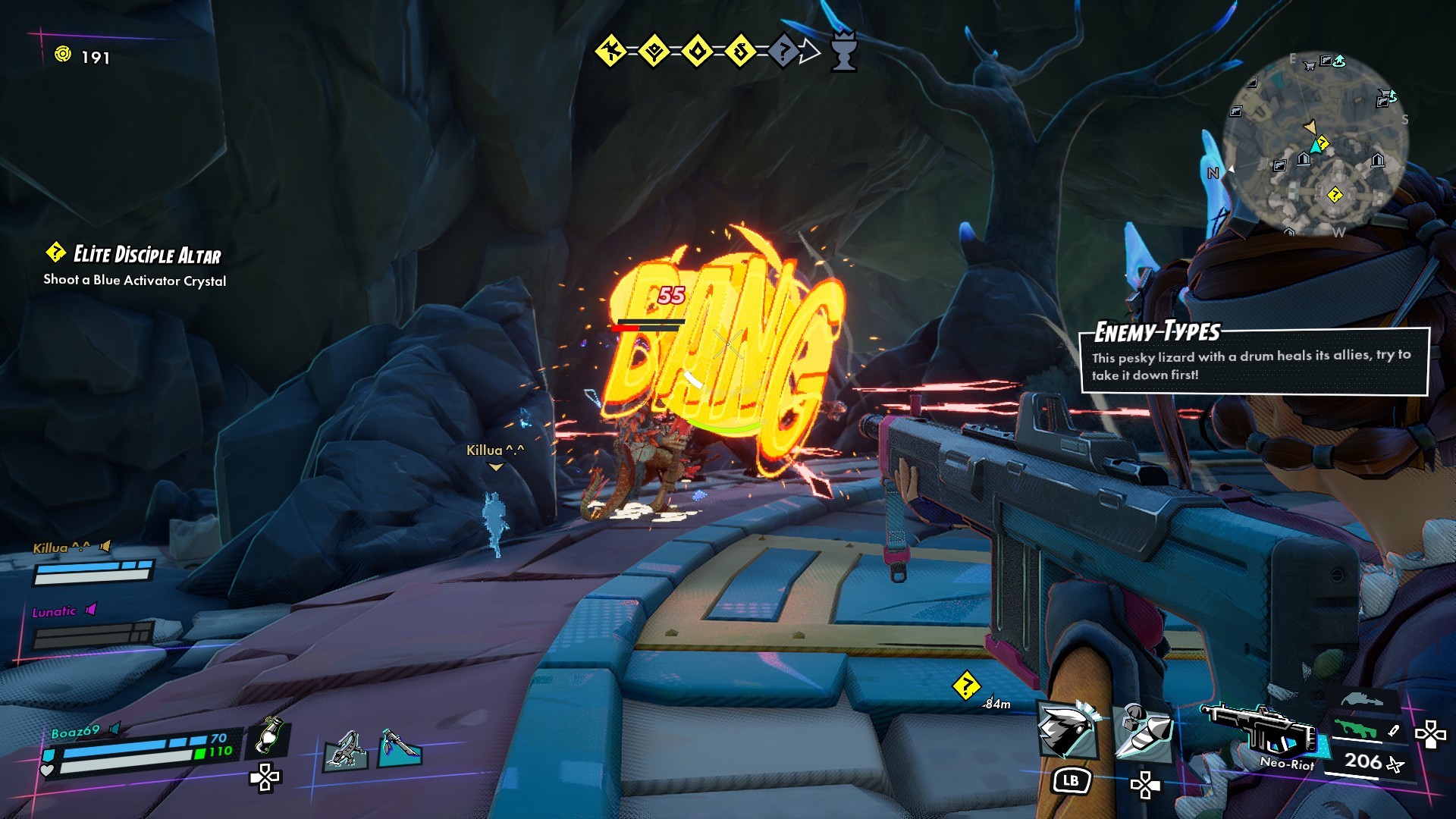Switch to the green secondary weapon slot
Viewport: 1456px width, 819px height.
[x=1359, y=730]
